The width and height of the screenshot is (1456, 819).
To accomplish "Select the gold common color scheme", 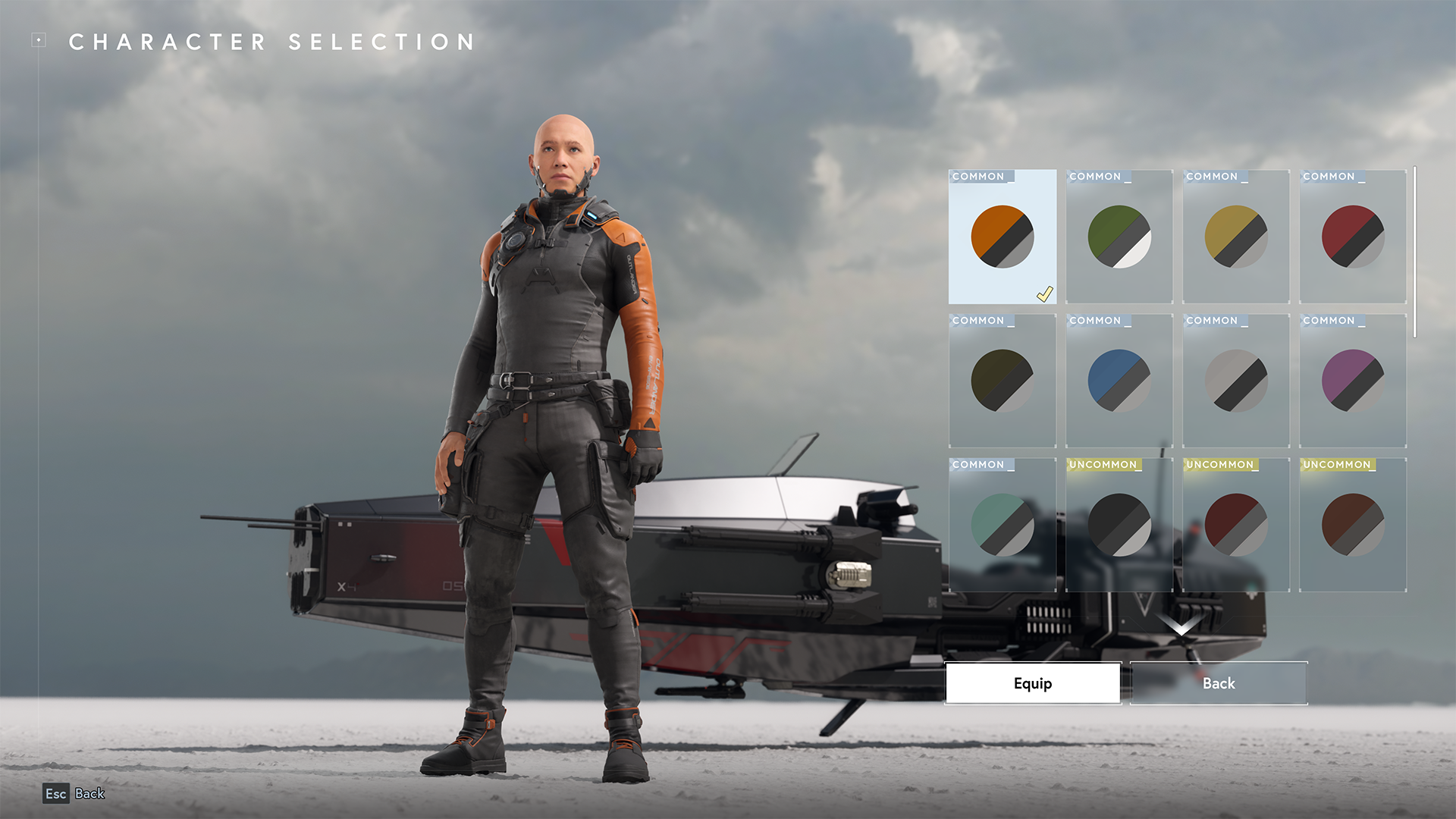I will point(1235,237).
